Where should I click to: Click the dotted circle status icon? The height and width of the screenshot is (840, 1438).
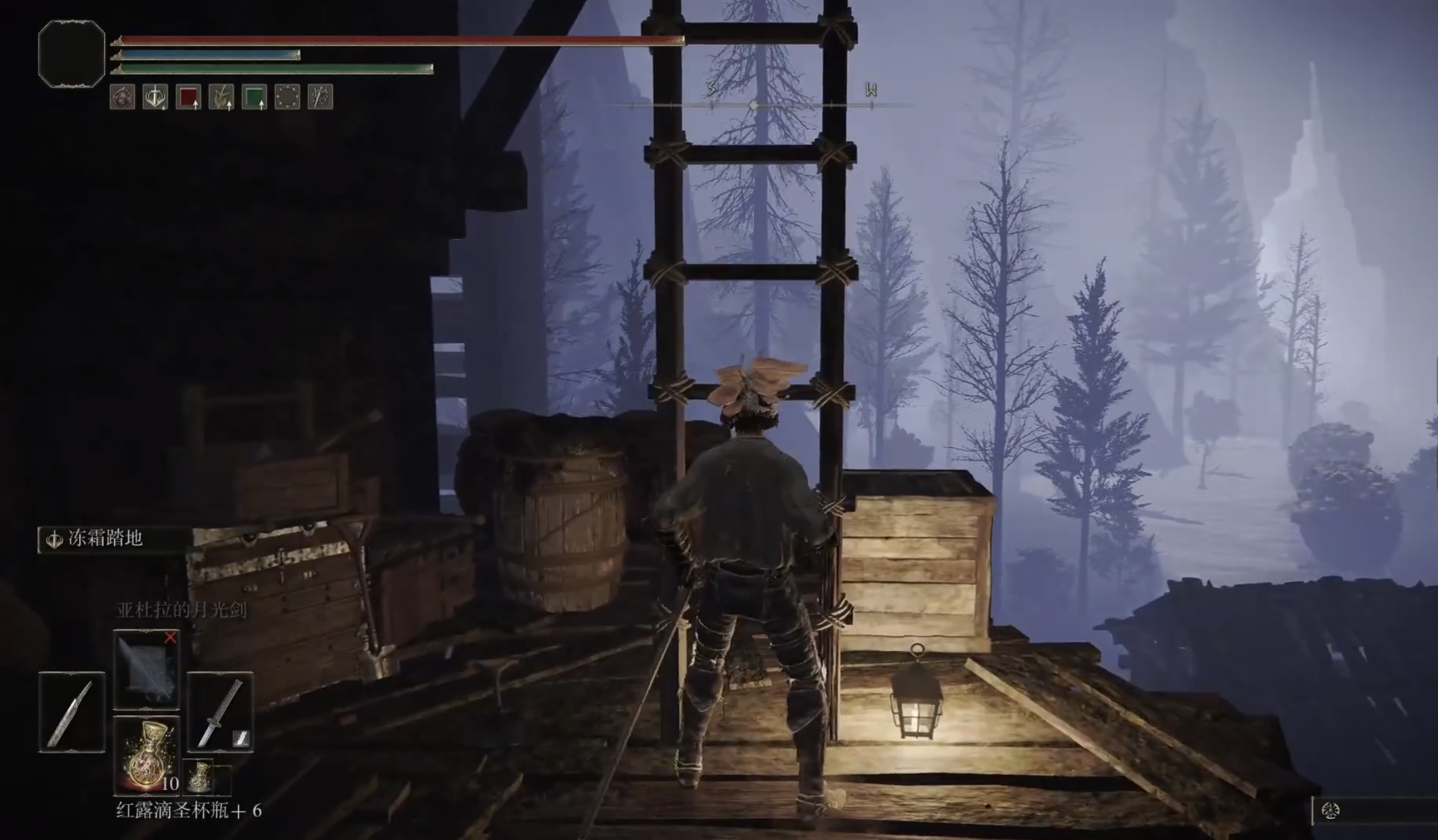(287, 98)
